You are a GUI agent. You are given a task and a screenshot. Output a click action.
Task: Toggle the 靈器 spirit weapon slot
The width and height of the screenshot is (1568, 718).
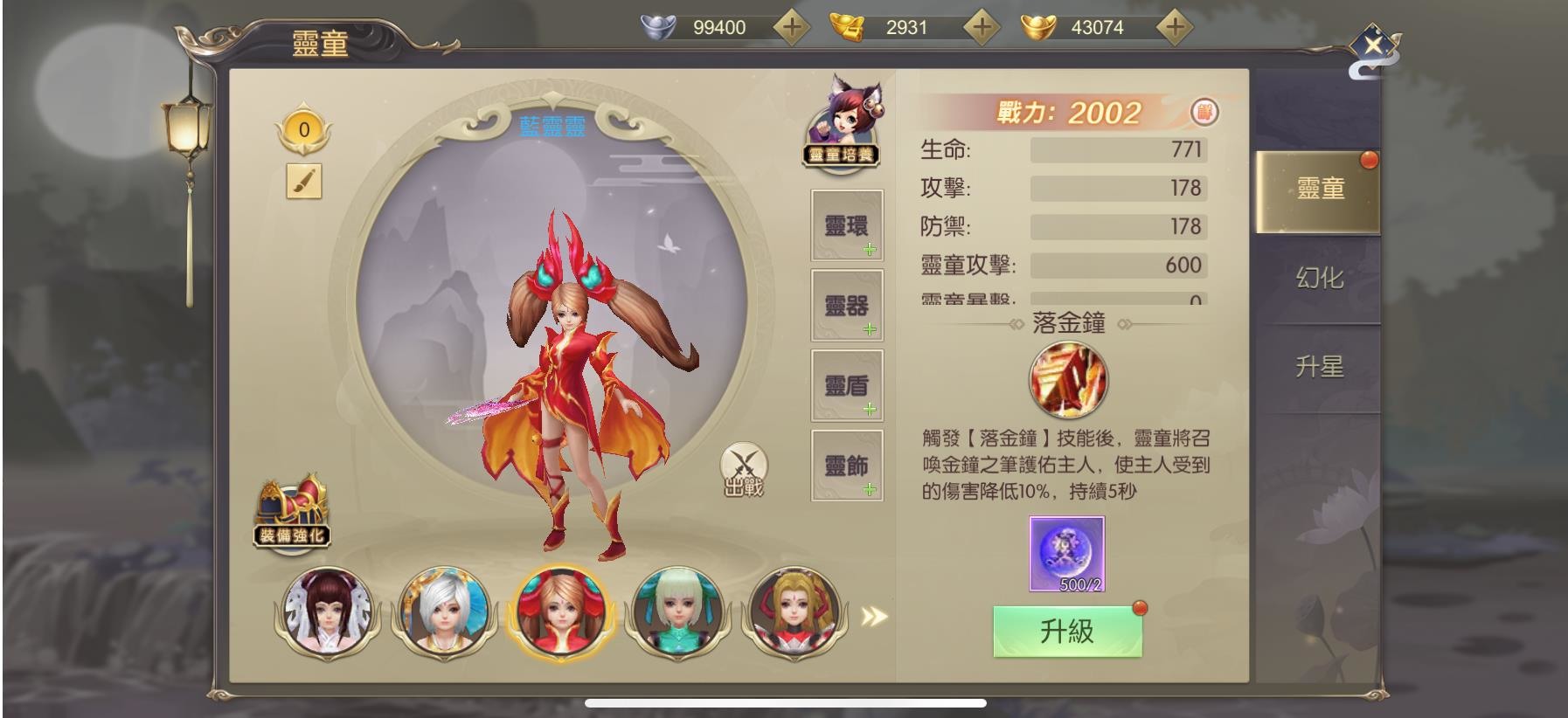[x=846, y=305]
